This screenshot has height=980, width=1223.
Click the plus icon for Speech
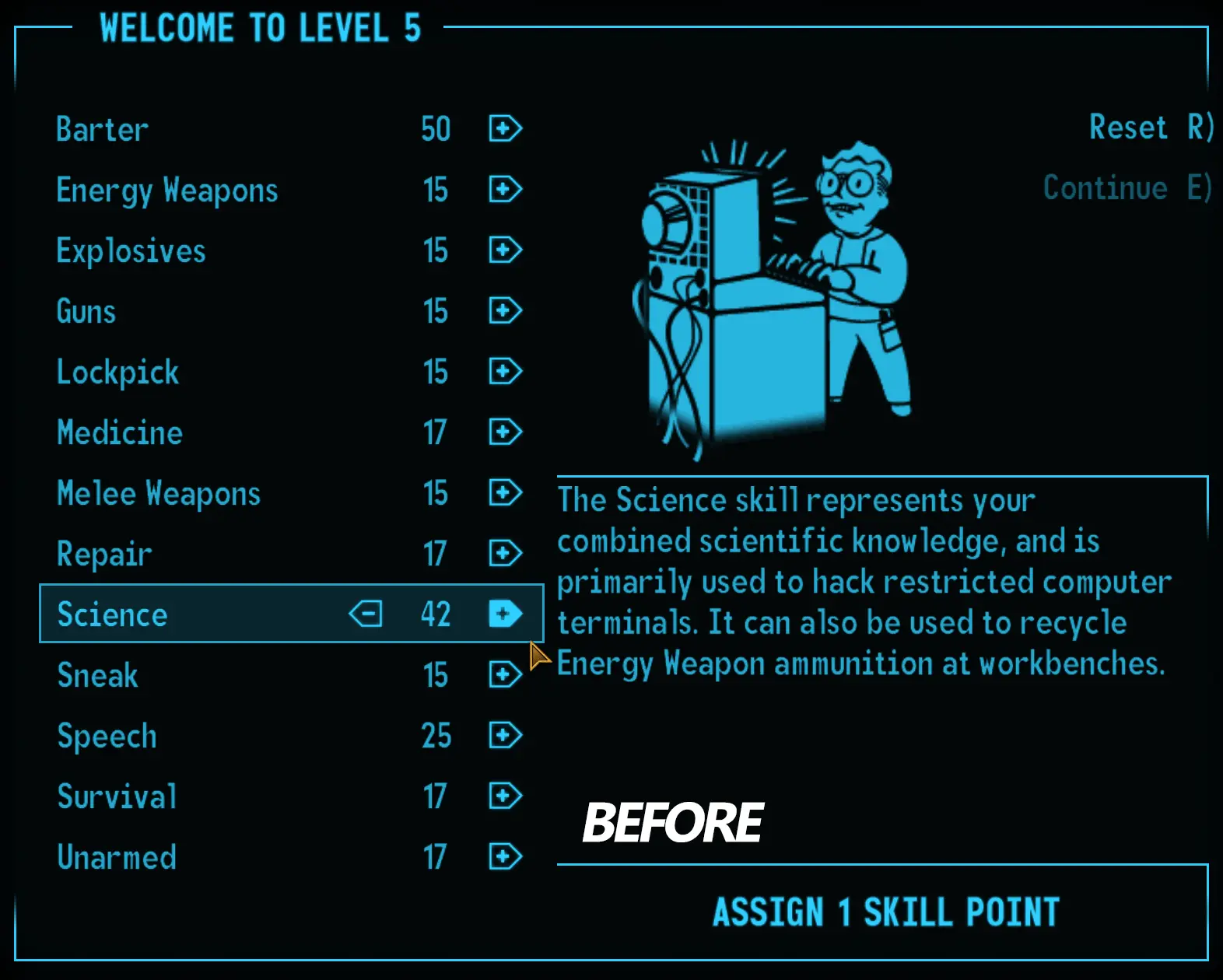coord(504,736)
